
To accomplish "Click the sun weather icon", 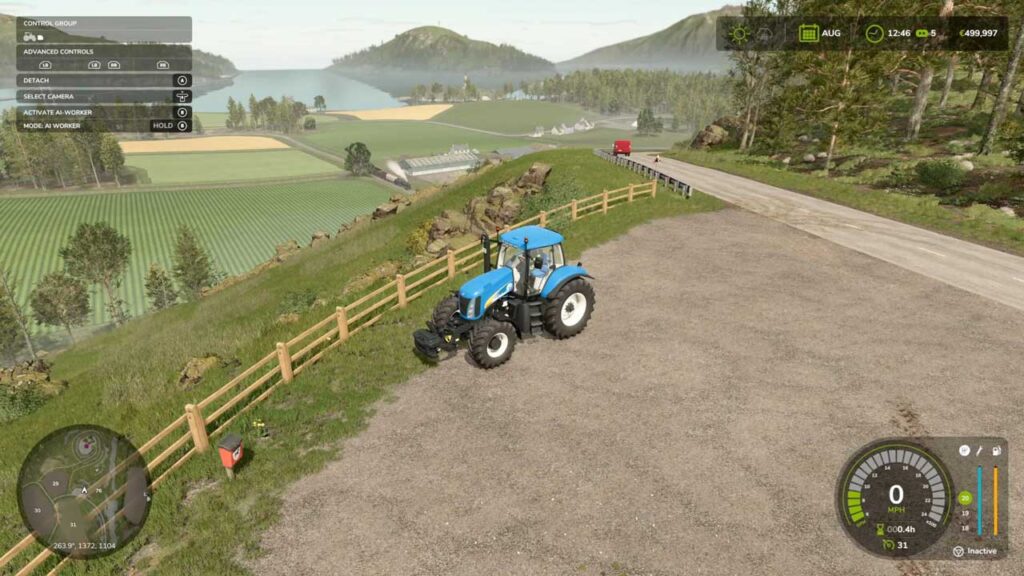I will coord(740,33).
